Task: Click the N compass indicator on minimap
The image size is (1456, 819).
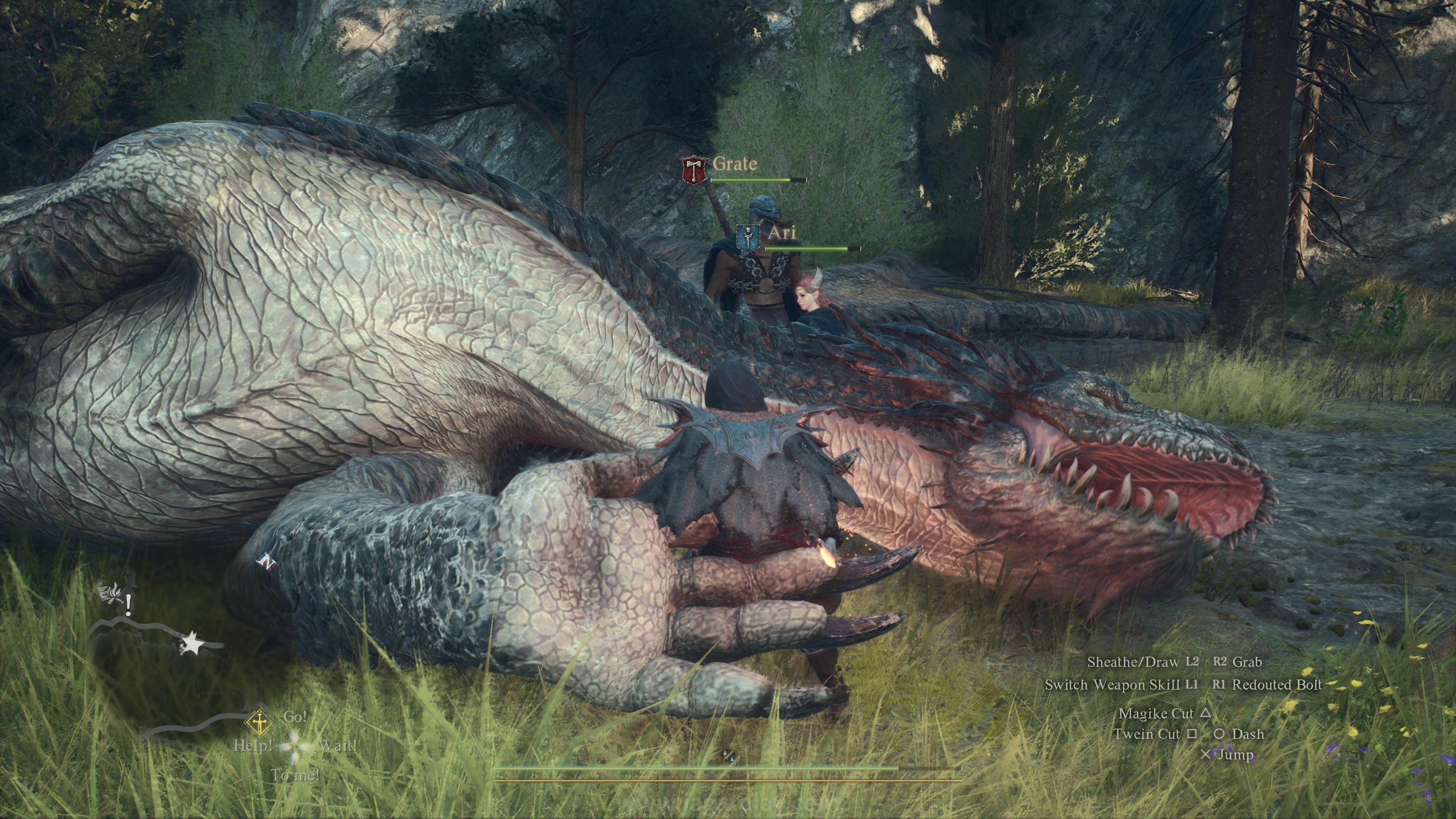Action: (266, 562)
